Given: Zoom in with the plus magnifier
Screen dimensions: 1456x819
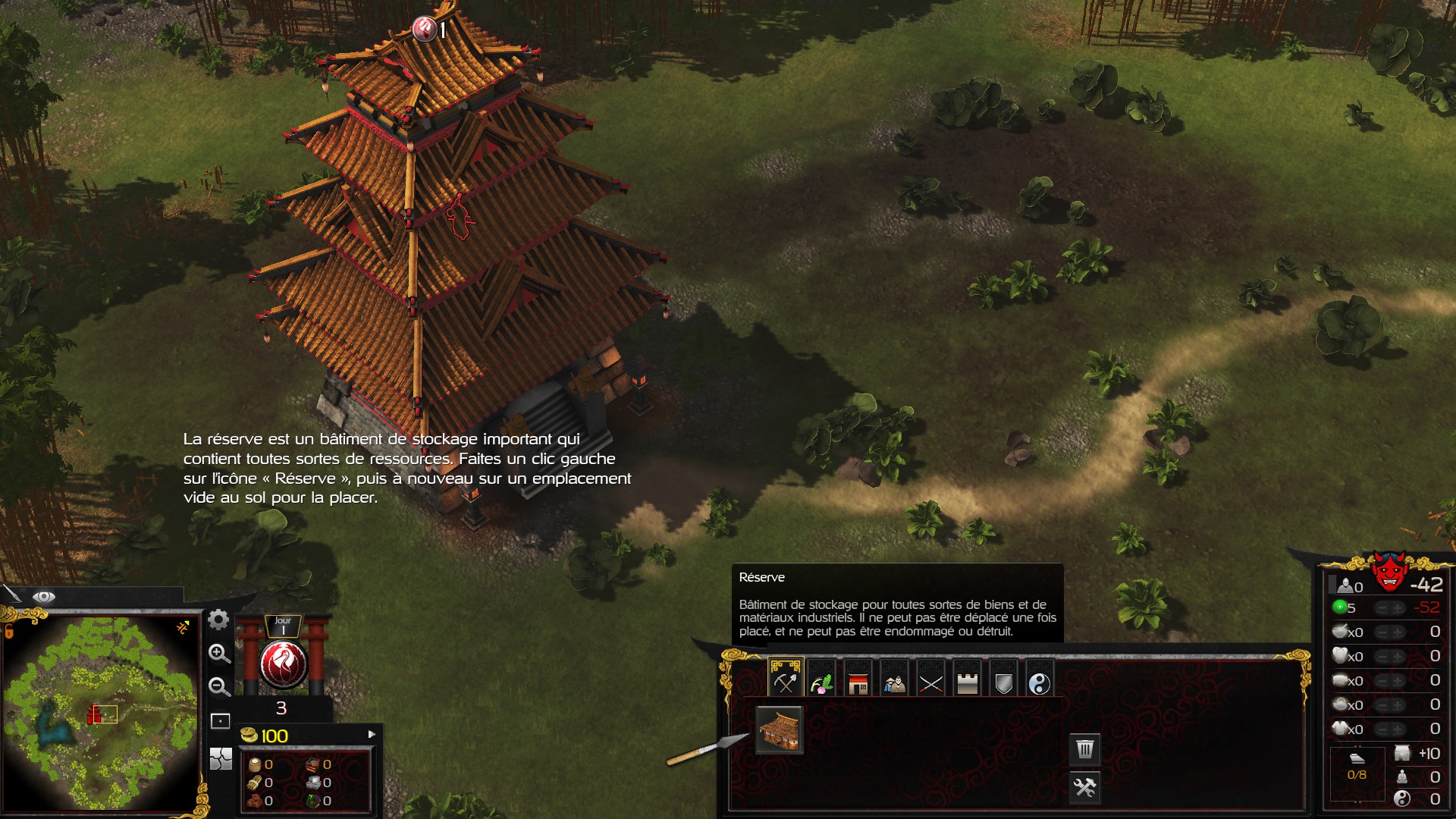Looking at the screenshot, I should (x=219, y=654).
